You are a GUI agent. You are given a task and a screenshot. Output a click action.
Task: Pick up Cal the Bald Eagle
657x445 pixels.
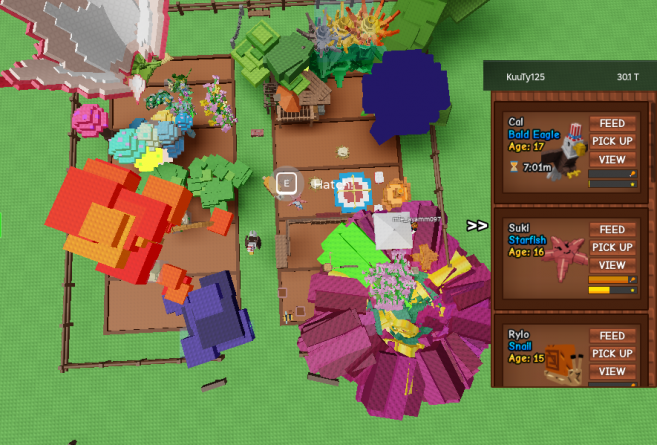[612, 141]
